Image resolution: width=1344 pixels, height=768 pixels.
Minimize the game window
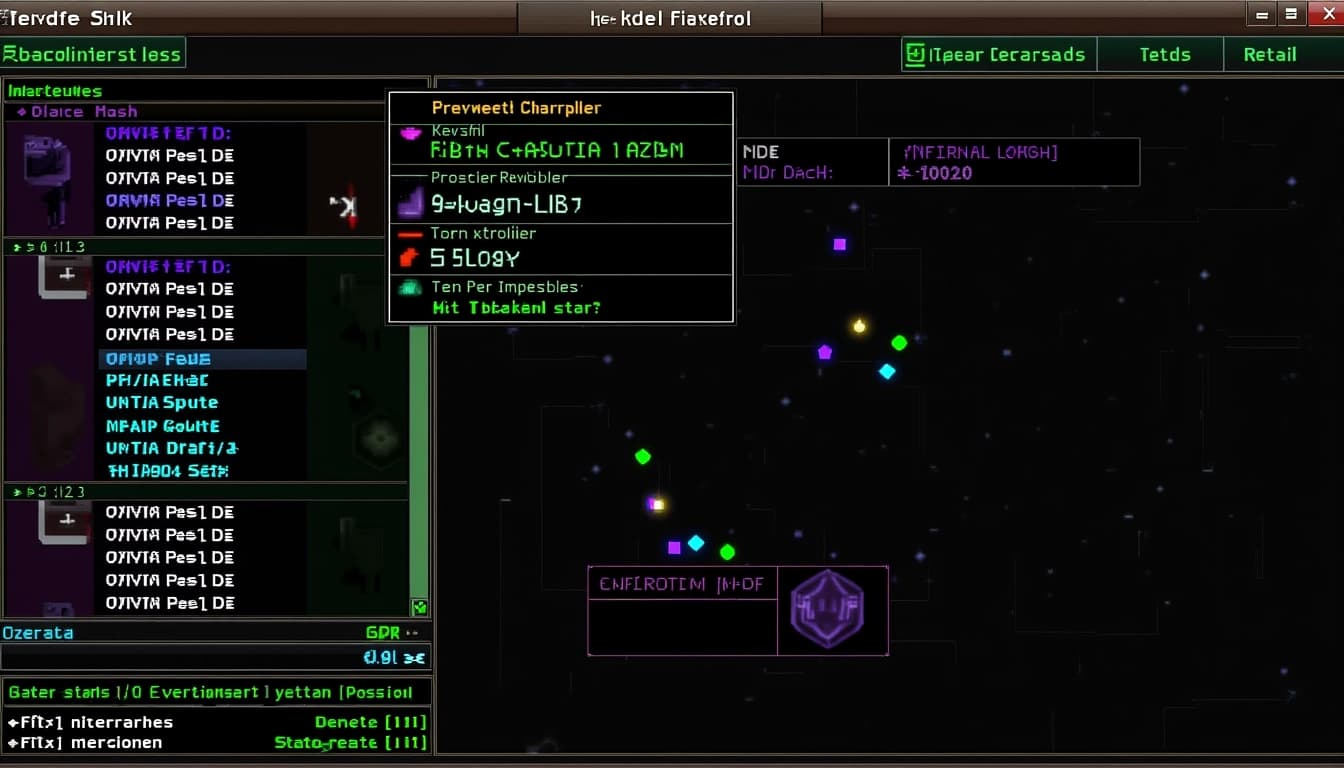pos(1261,14)
